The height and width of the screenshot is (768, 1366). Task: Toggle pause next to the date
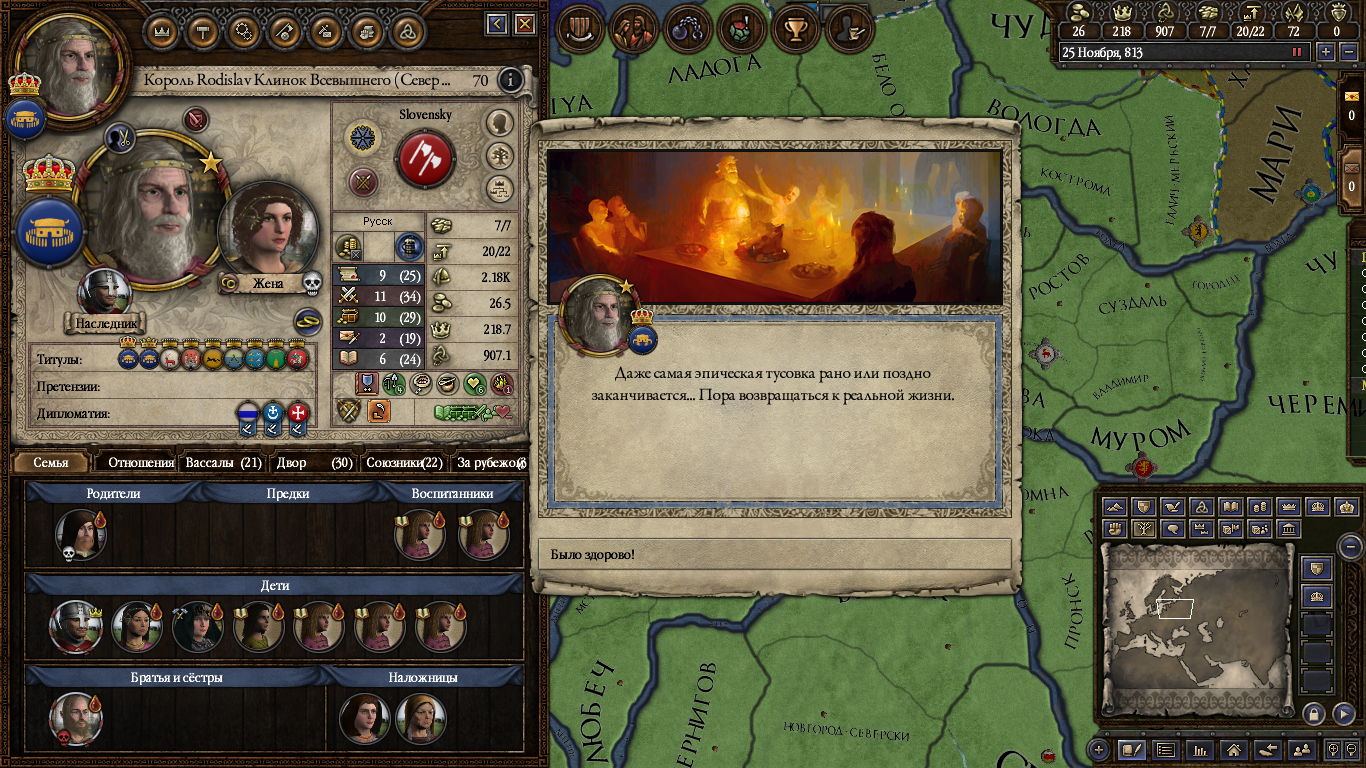[x=1298, y=52]
